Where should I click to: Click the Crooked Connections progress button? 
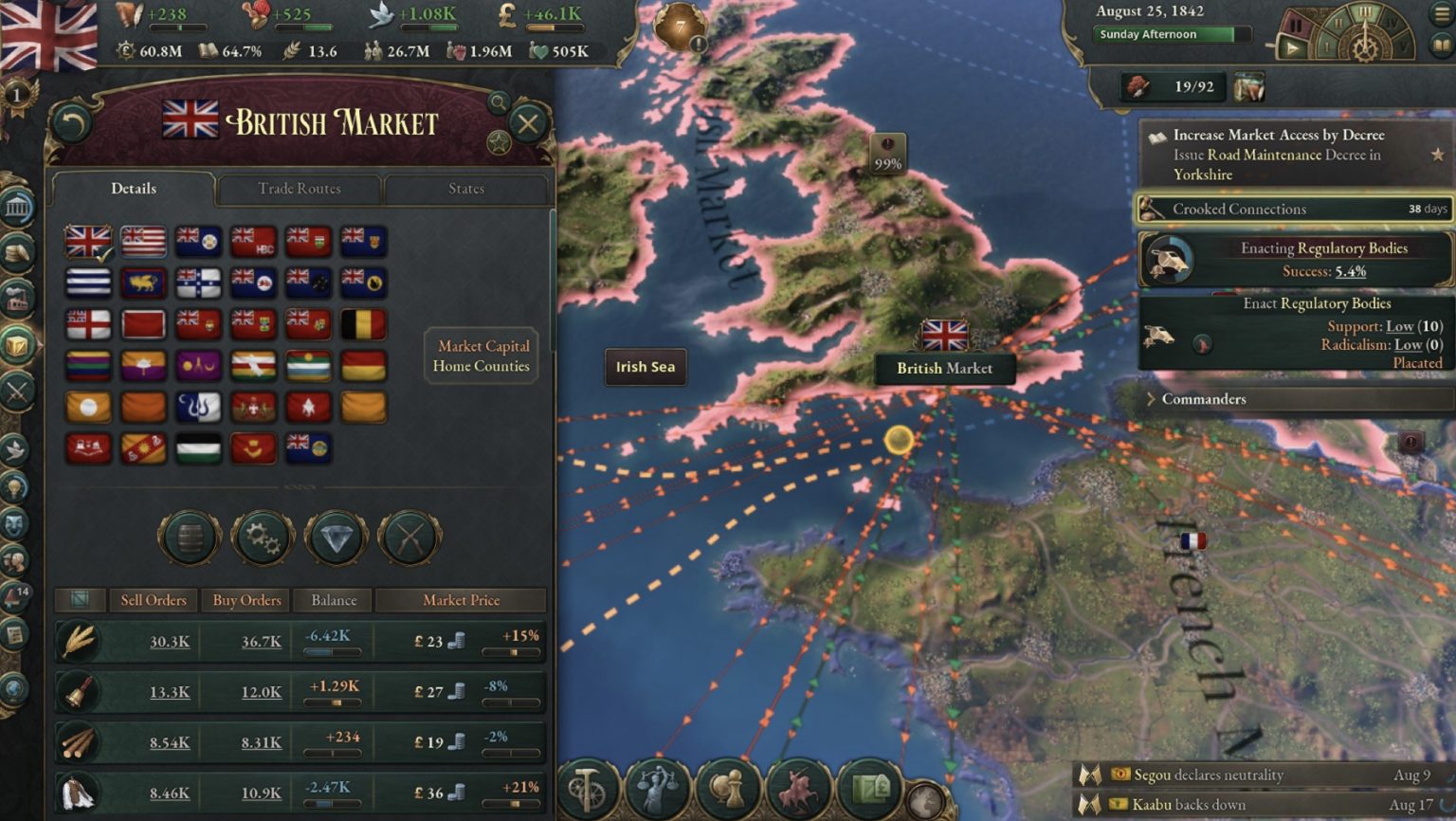[1295, 209]
